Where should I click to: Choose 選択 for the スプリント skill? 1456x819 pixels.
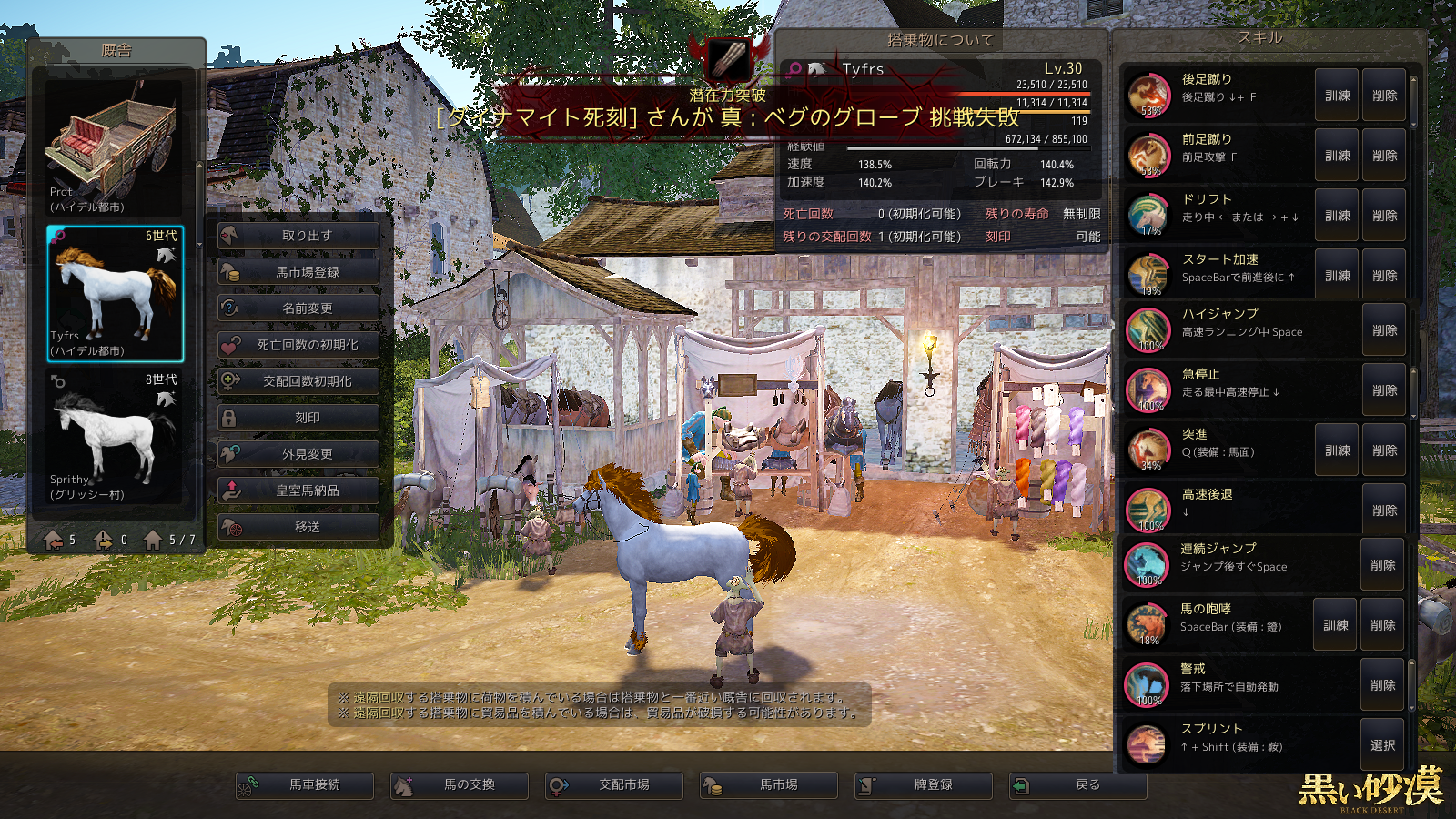pos(1382,745)
